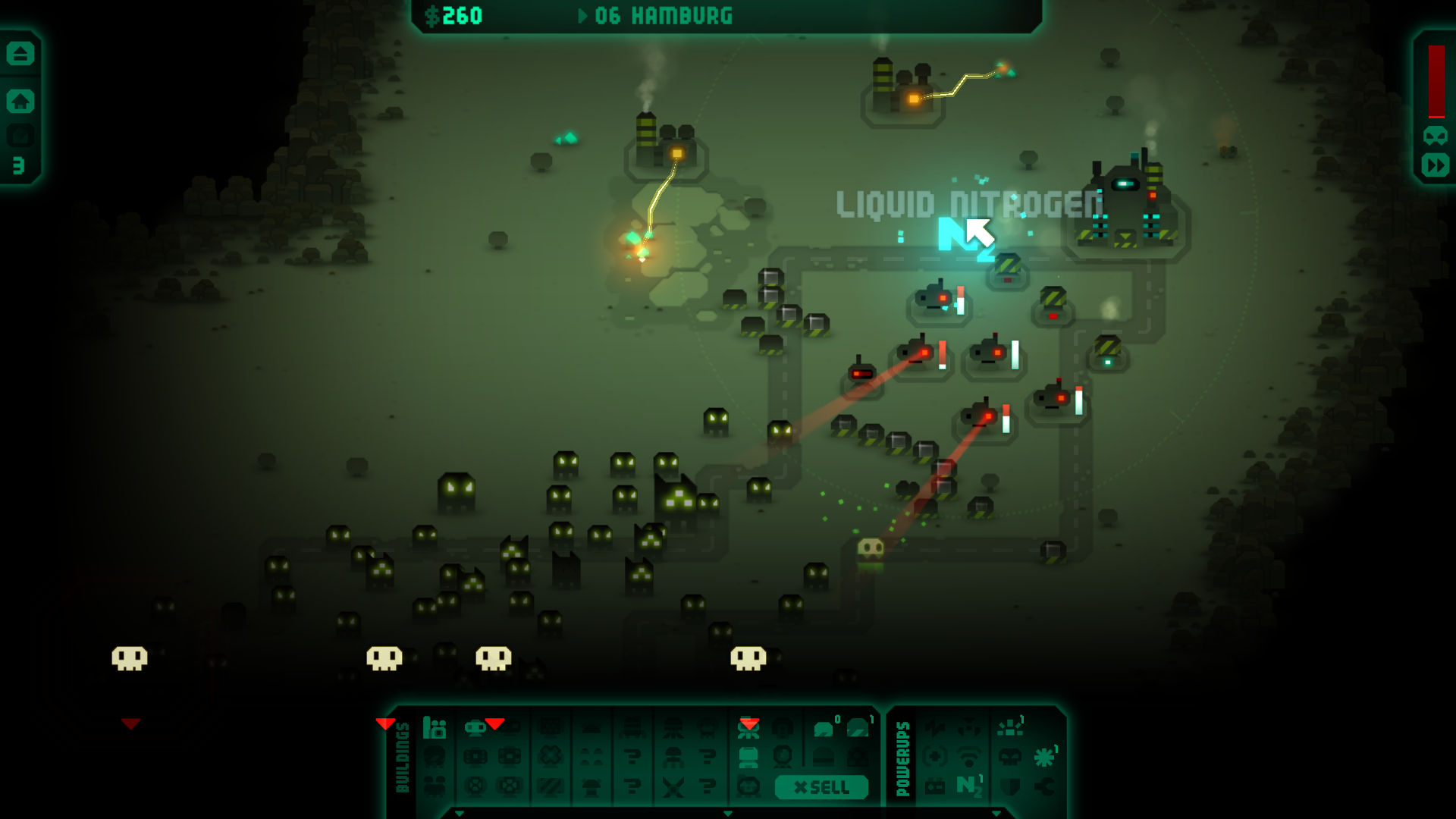Choose the wifi signal powerup
Viewport: 1456px width, 819px height.
(969, 756)
